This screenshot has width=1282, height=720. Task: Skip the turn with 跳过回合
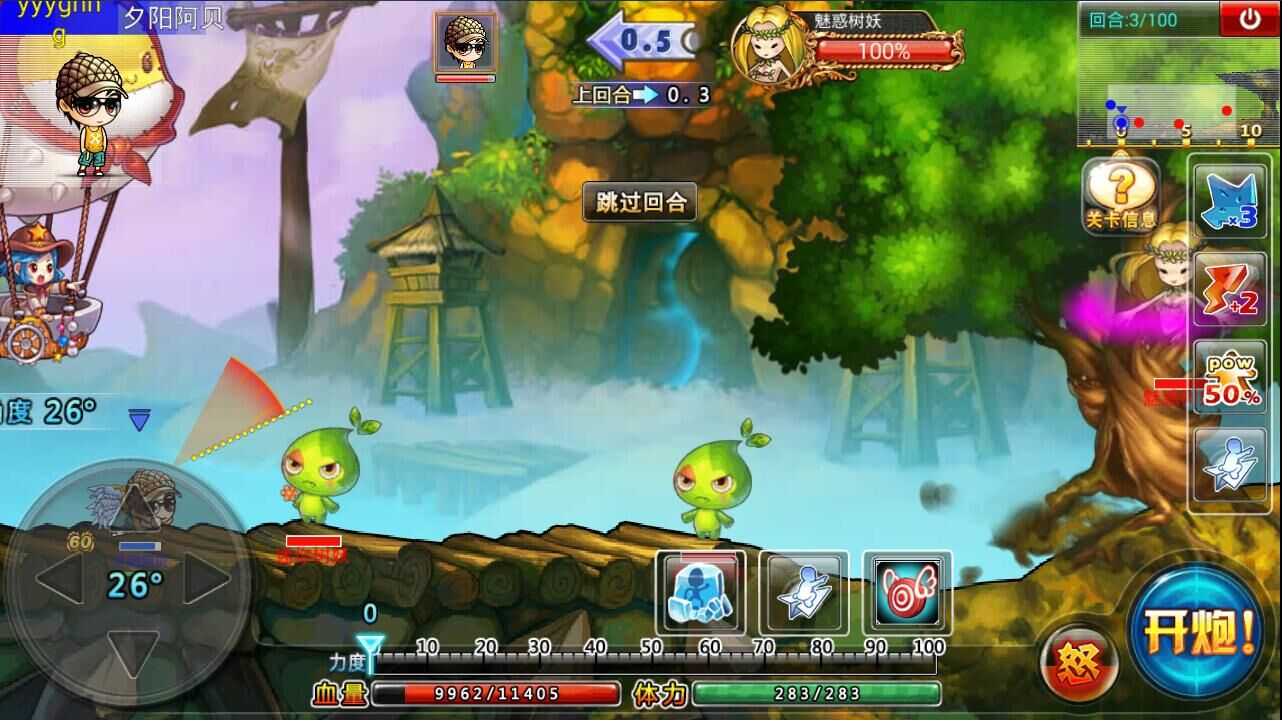(x=640, y=203)
